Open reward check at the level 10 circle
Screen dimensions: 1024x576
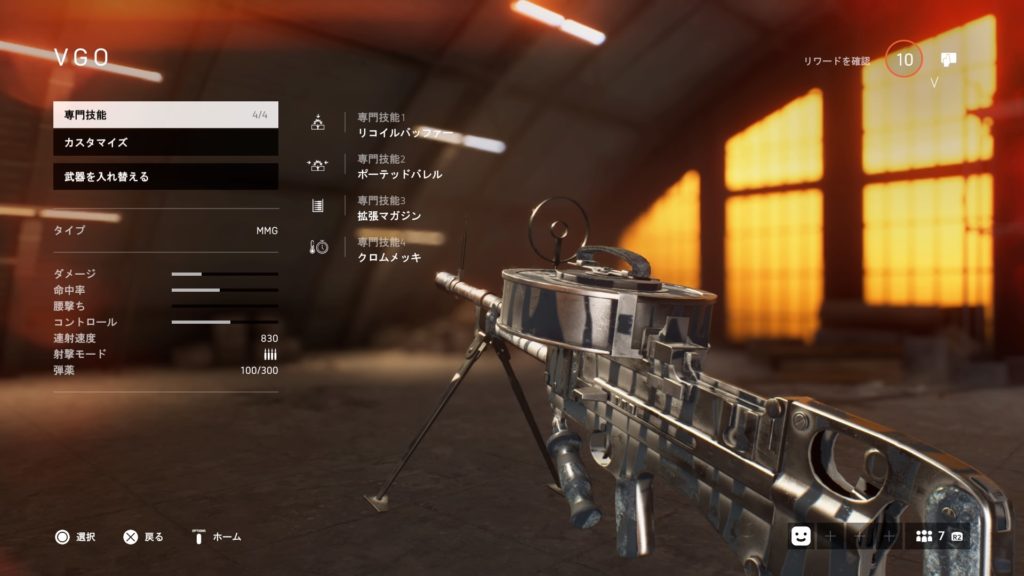[904, 61]
